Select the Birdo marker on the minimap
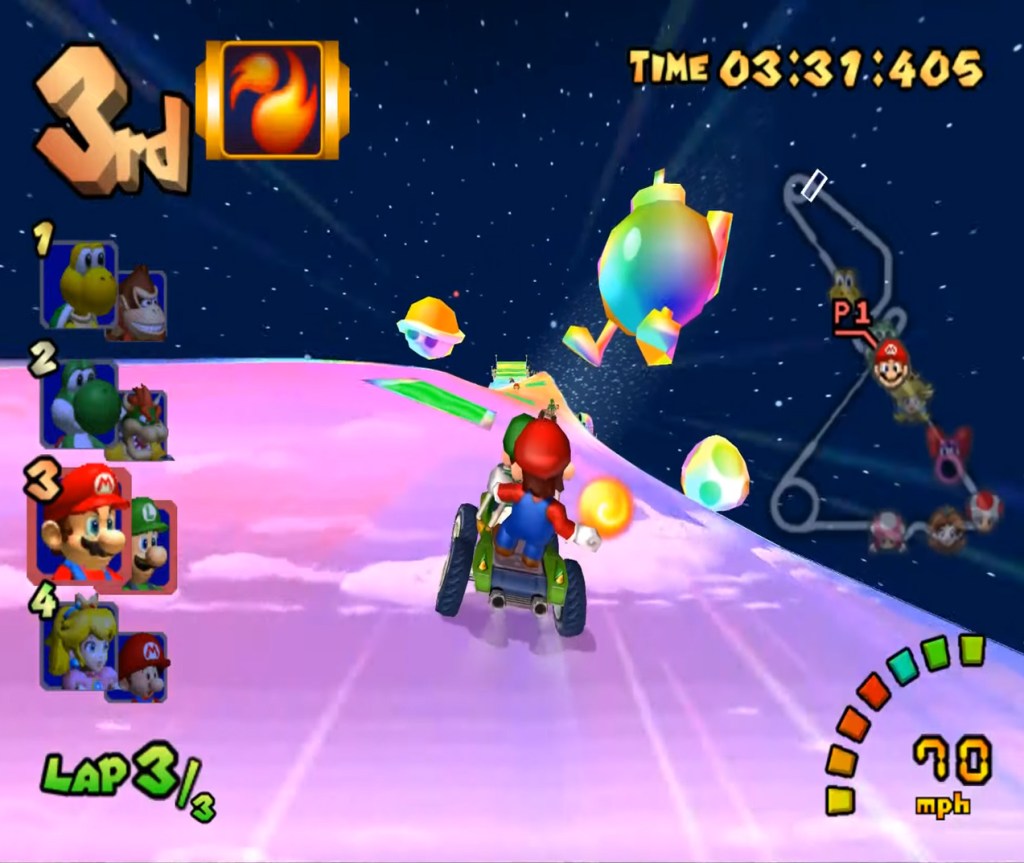This screenshot has width=1024, height=863. [947, 450]
